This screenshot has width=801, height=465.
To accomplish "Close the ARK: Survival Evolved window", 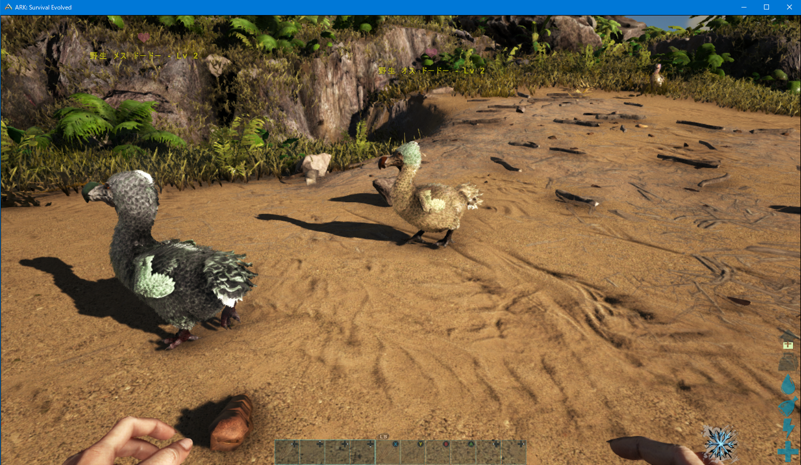I will (x=788, y=7).
